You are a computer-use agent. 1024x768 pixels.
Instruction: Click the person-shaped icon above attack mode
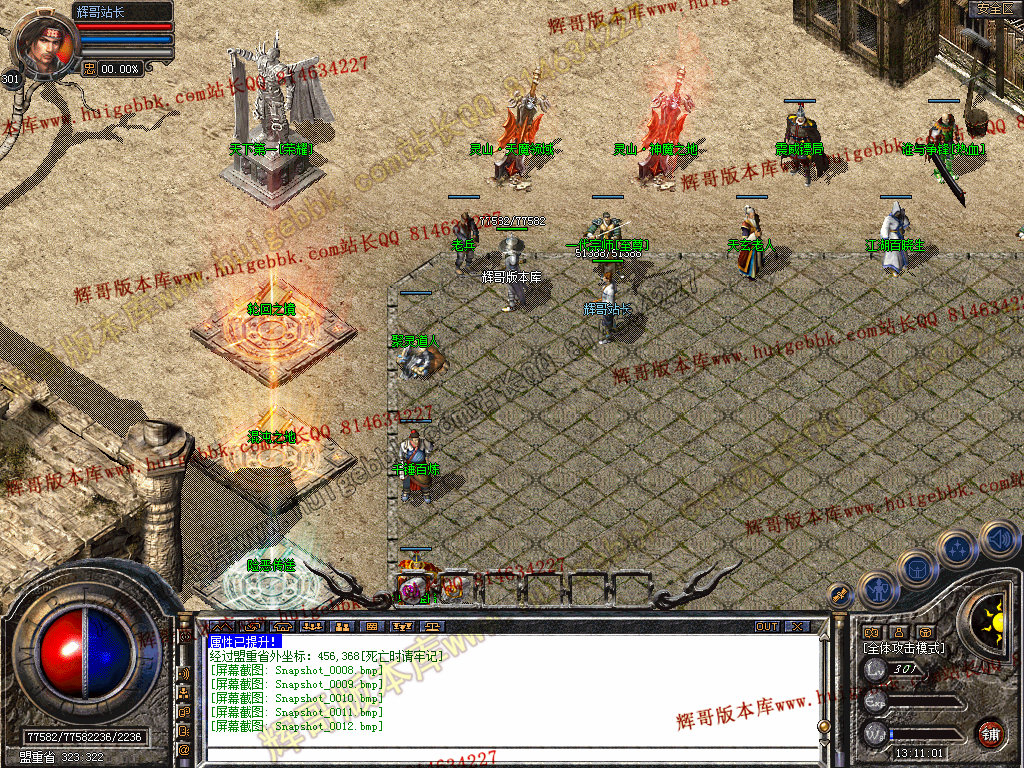pyautogui.click(x=898, y=632)
